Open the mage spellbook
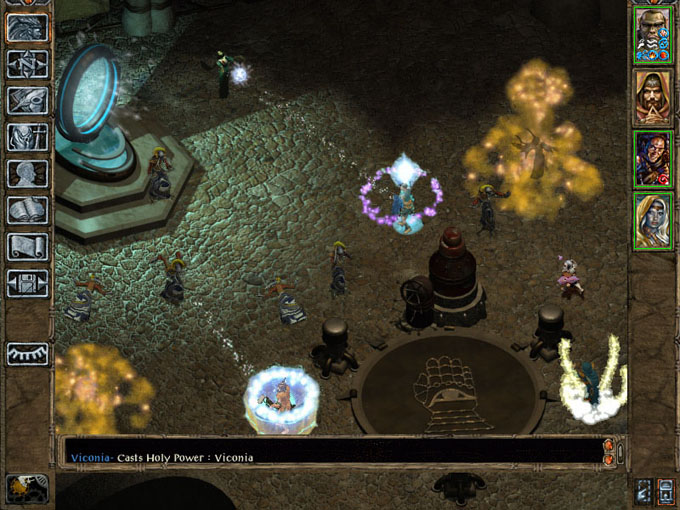680x510 pixels. [x=28, y=210]
